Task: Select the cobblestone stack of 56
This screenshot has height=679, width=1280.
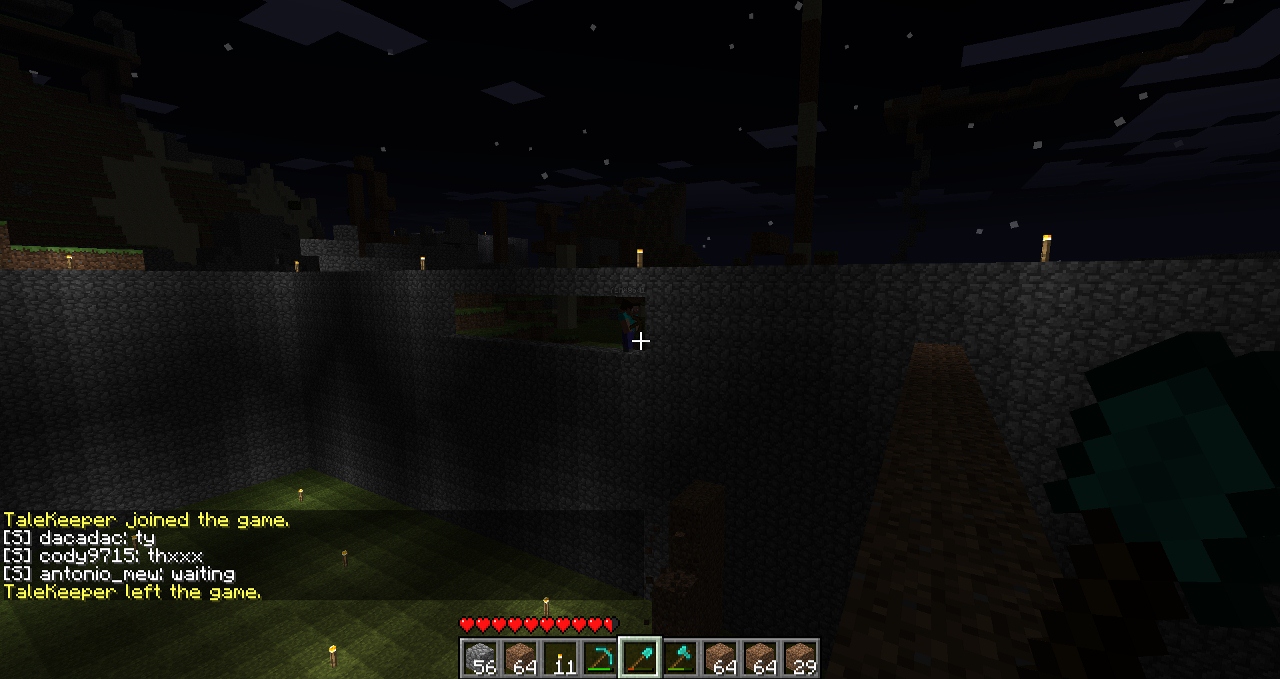Action: click(x=480, y=658)
